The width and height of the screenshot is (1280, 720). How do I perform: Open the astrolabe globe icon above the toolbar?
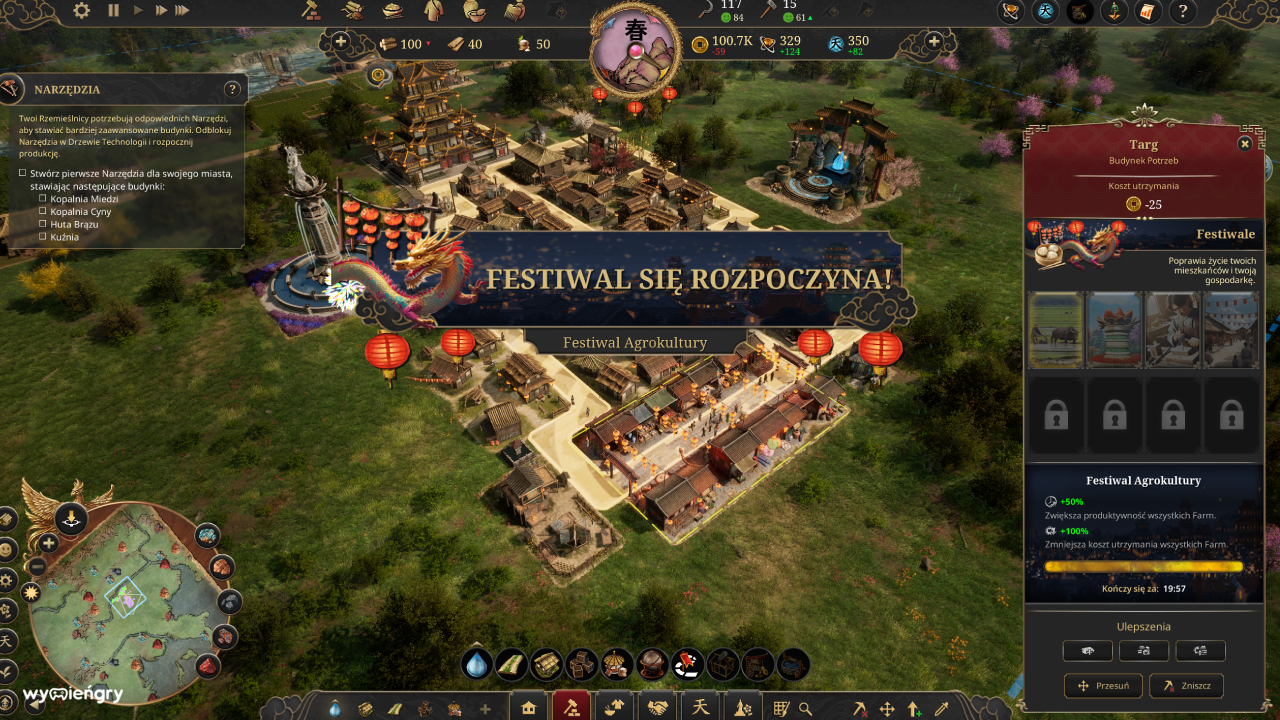[x=653, y=666]
